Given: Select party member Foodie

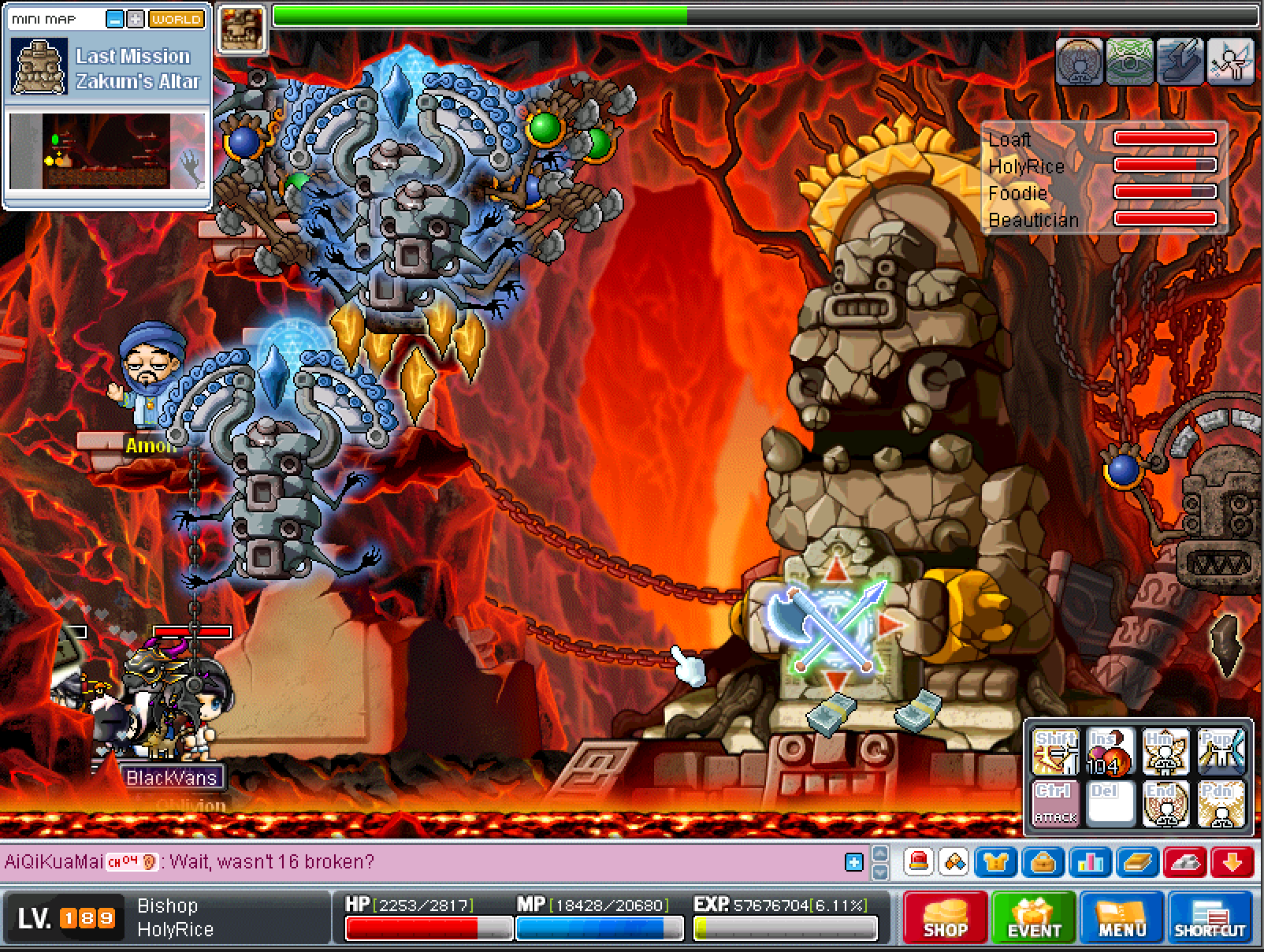Looking at the screenshot, I should pos(1017,193).
